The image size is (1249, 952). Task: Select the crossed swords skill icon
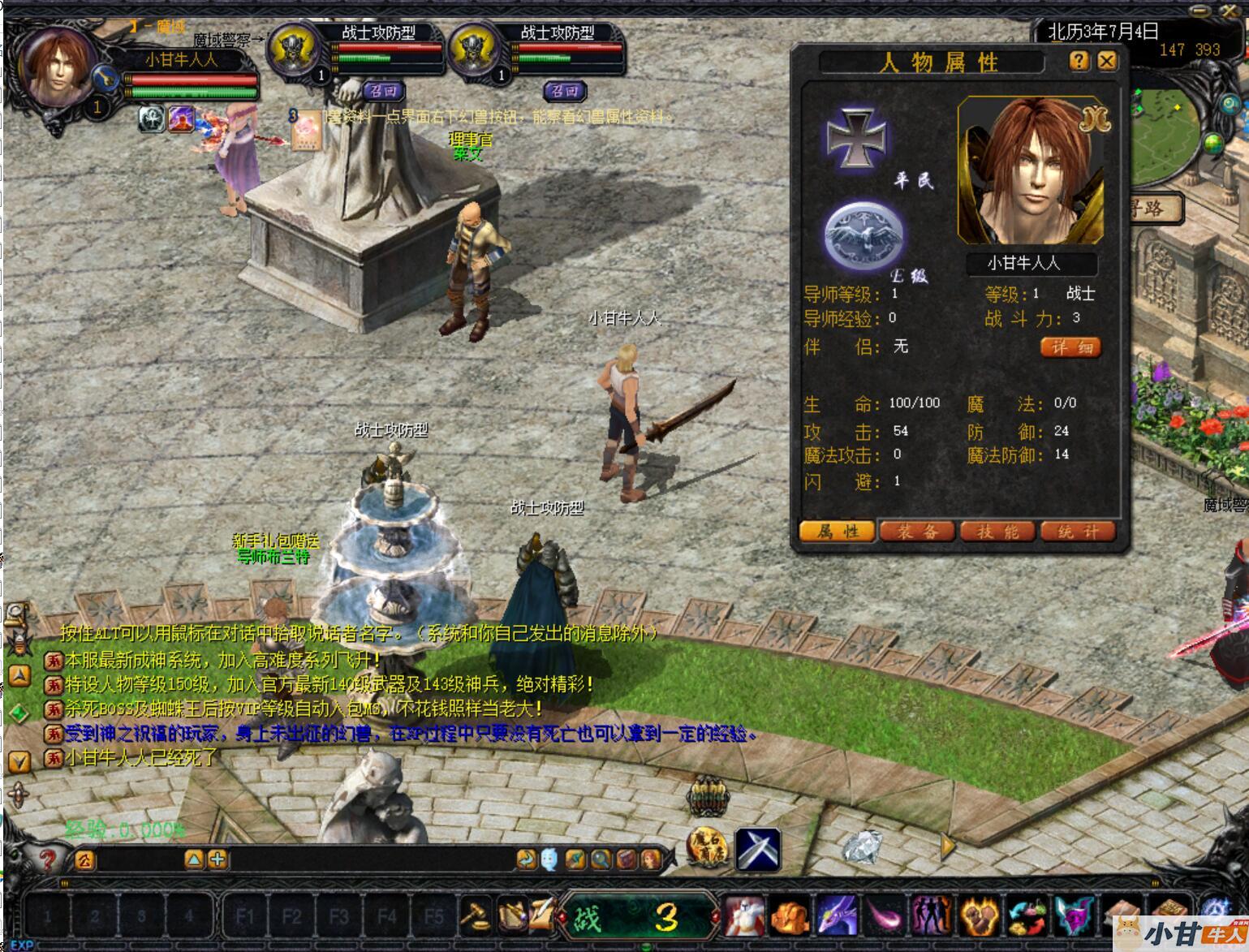758,849
